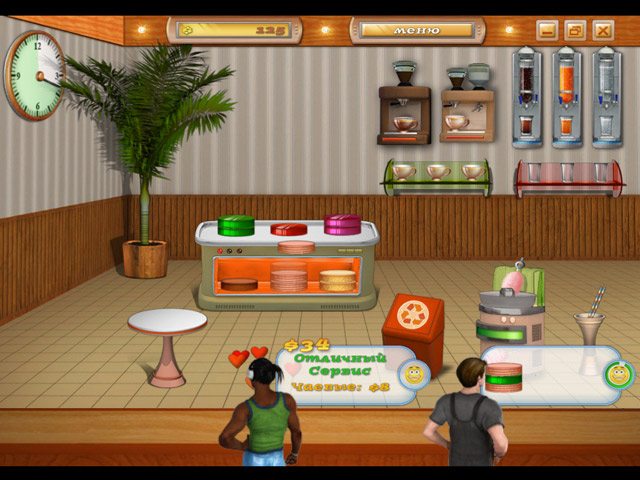Screen dimensions: 640x480
Task: Pick the pink cake layer on the counter
Action: click(x=341, y=223)
